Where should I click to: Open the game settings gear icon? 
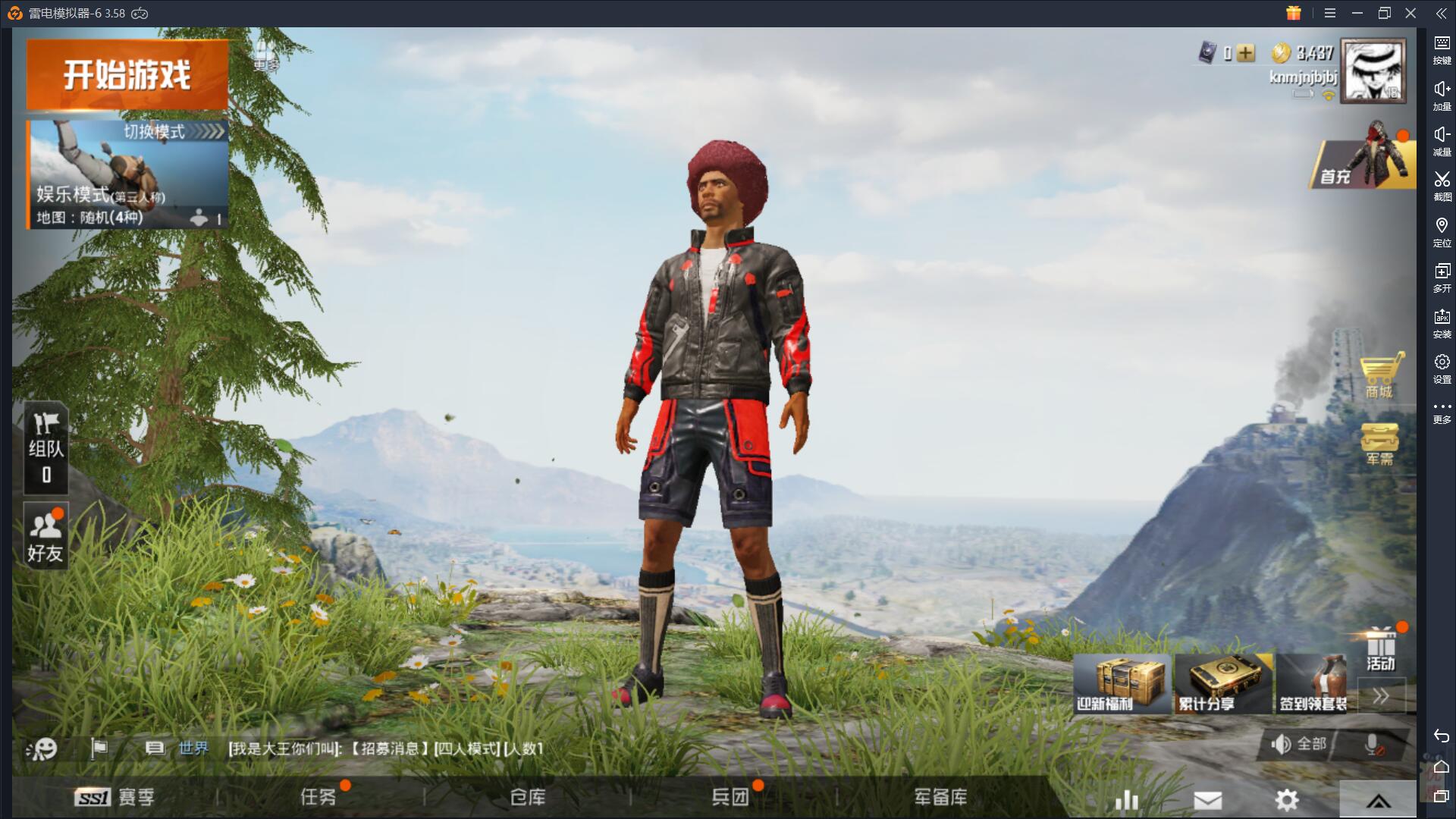pos(1287,799)
